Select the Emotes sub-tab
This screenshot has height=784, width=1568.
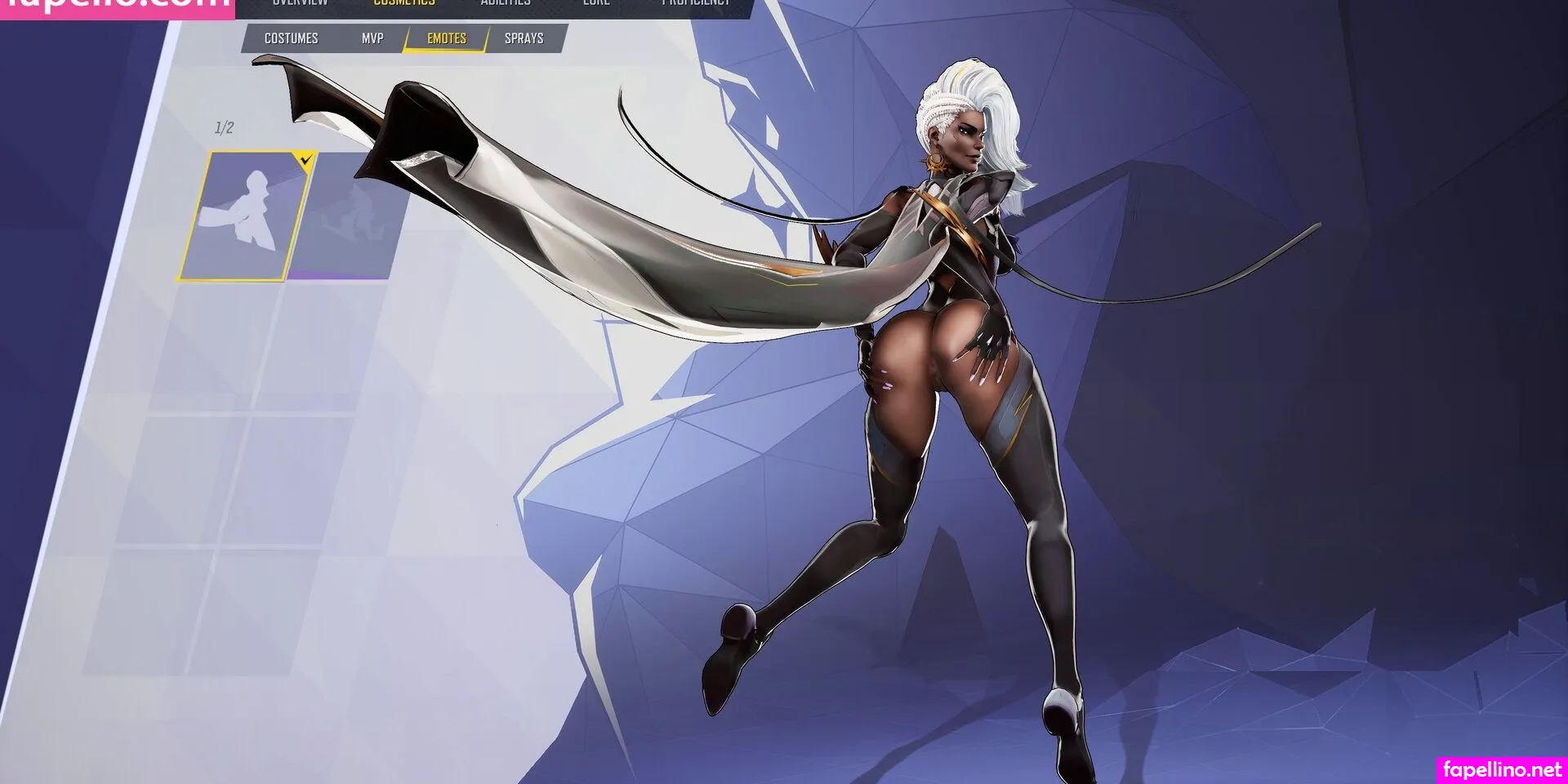447,38
